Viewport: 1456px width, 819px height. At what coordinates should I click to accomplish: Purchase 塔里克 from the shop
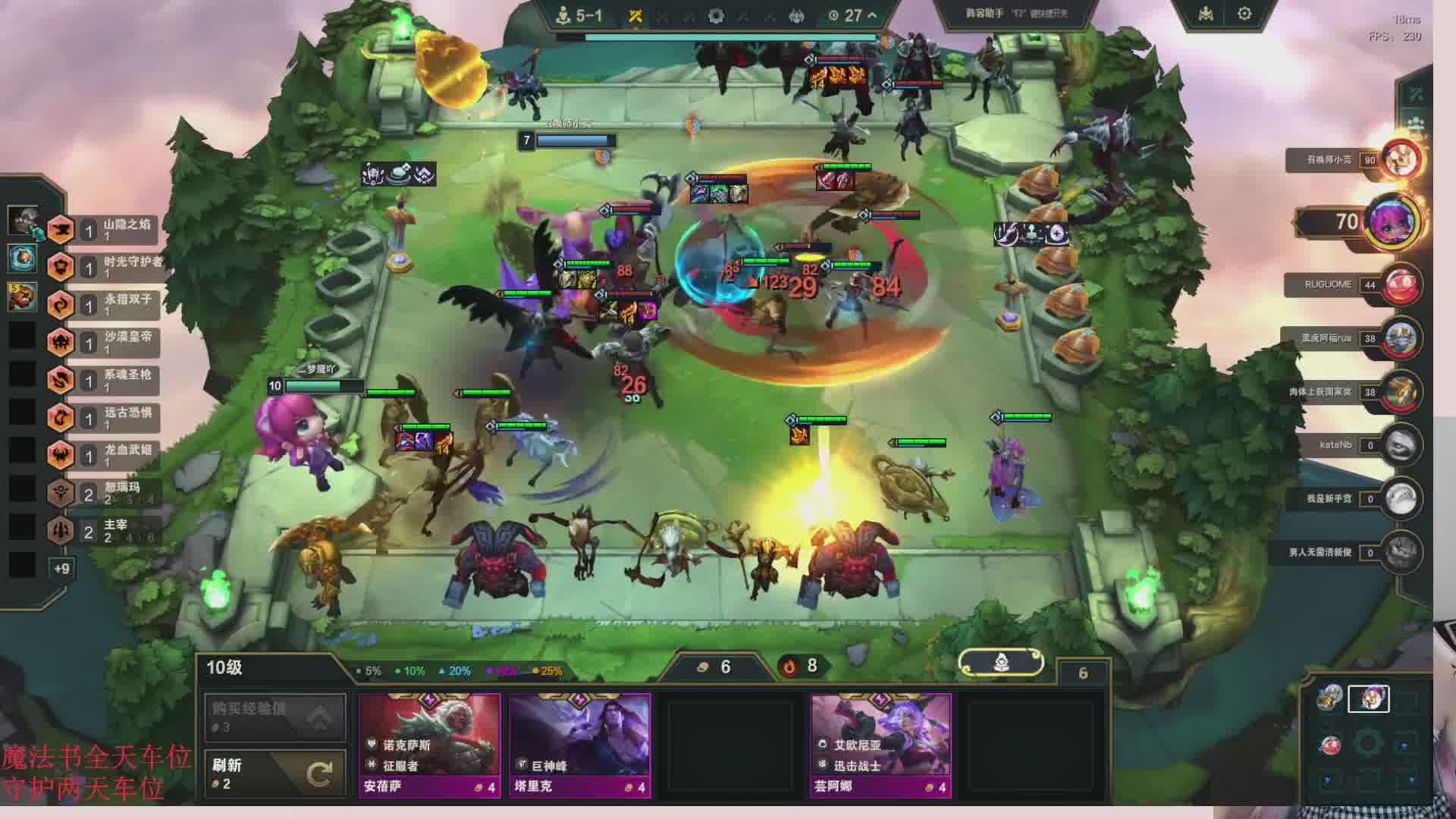tap(579, 745)
